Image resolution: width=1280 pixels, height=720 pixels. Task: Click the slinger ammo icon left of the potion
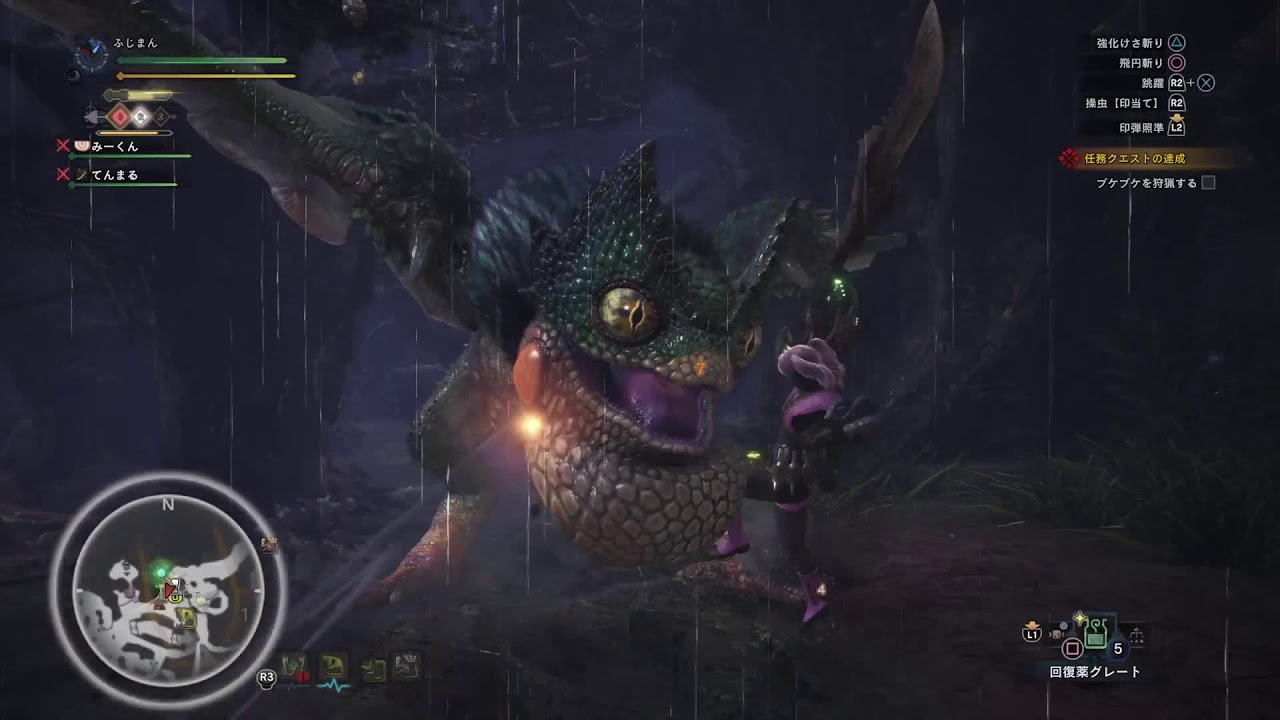point(1056,634)
